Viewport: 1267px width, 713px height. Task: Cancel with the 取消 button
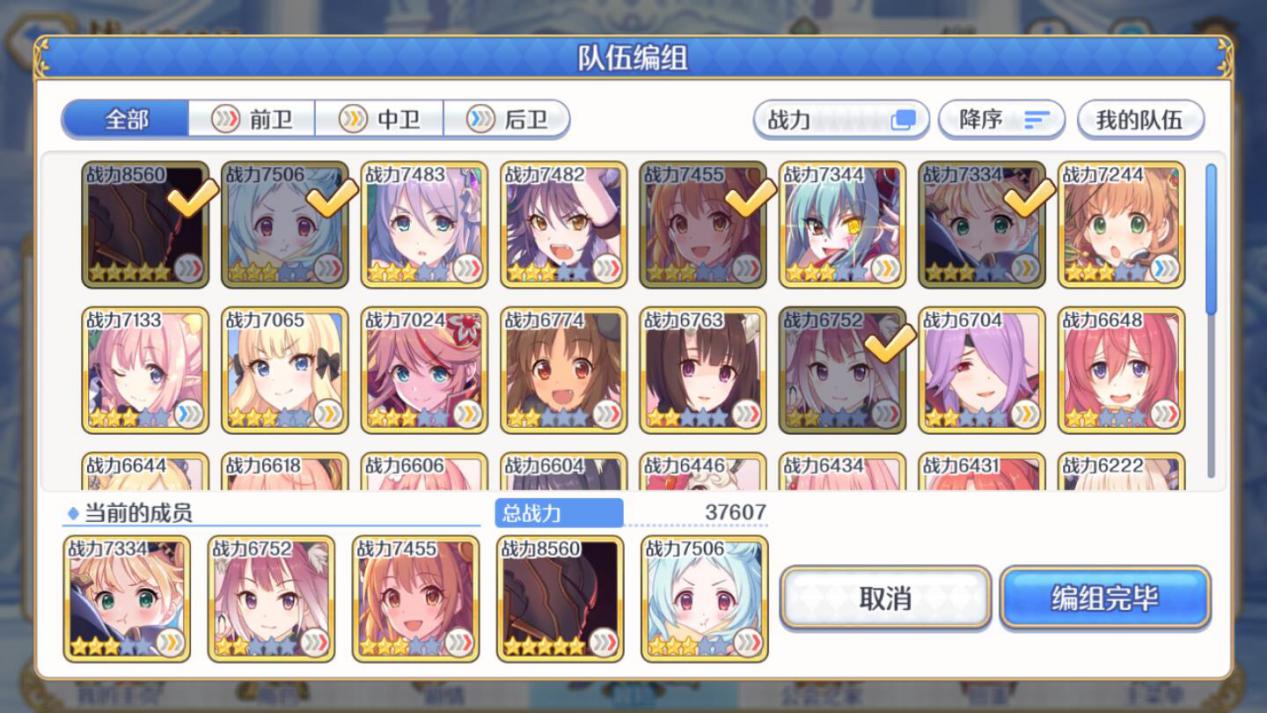pyautogui.click(x=885, y=598)
